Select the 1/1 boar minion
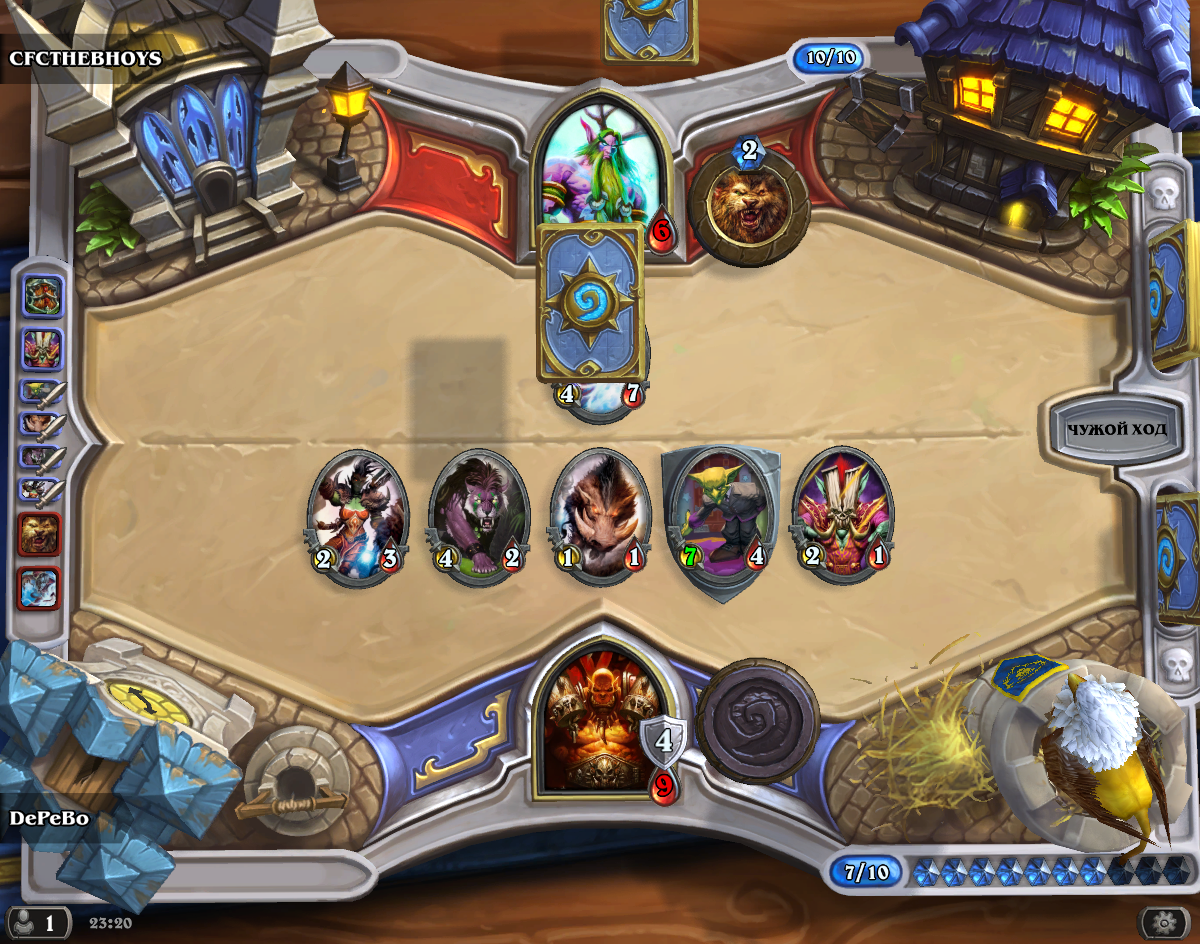This screenshot has width=1200, height=944. (x=600, y=515)
